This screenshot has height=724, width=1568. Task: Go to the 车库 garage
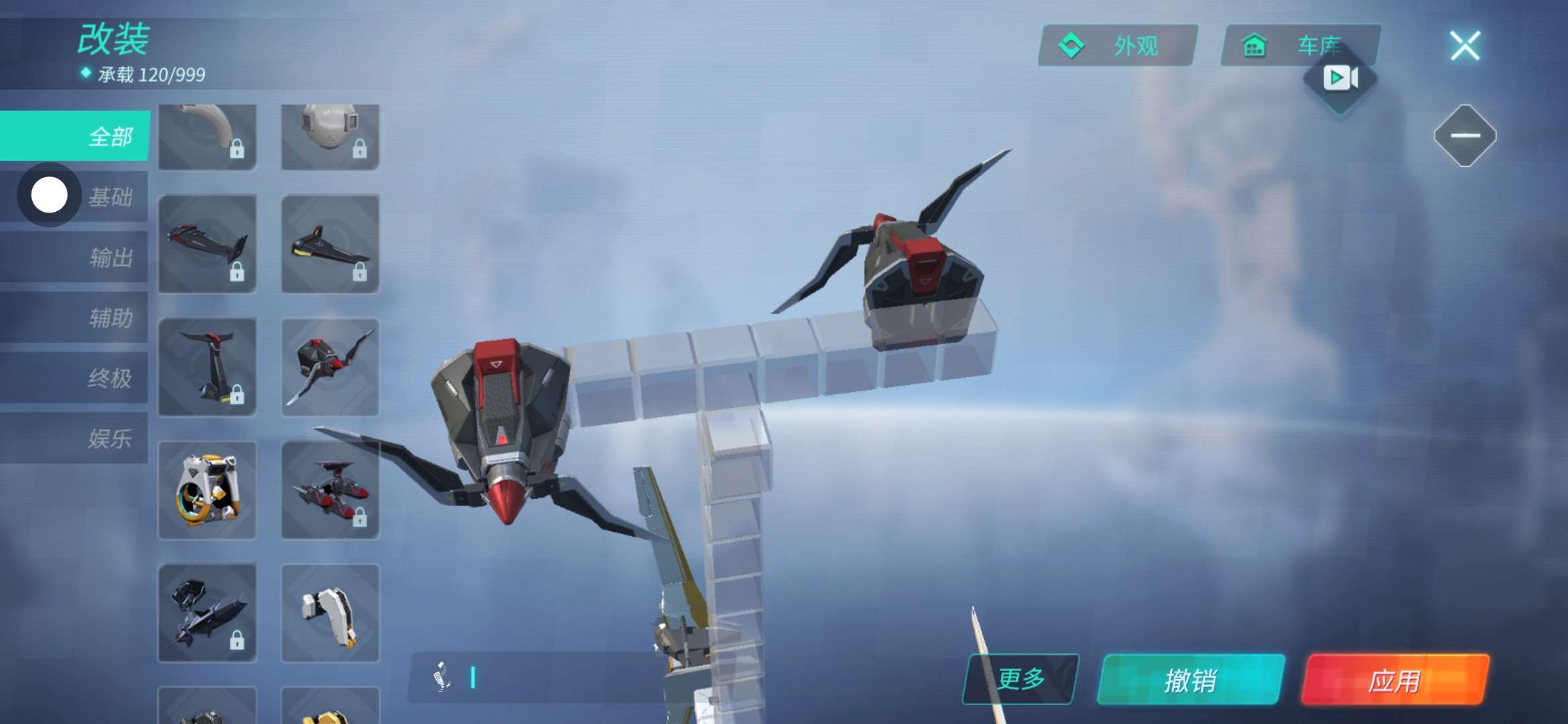[x=1300, y=46]
